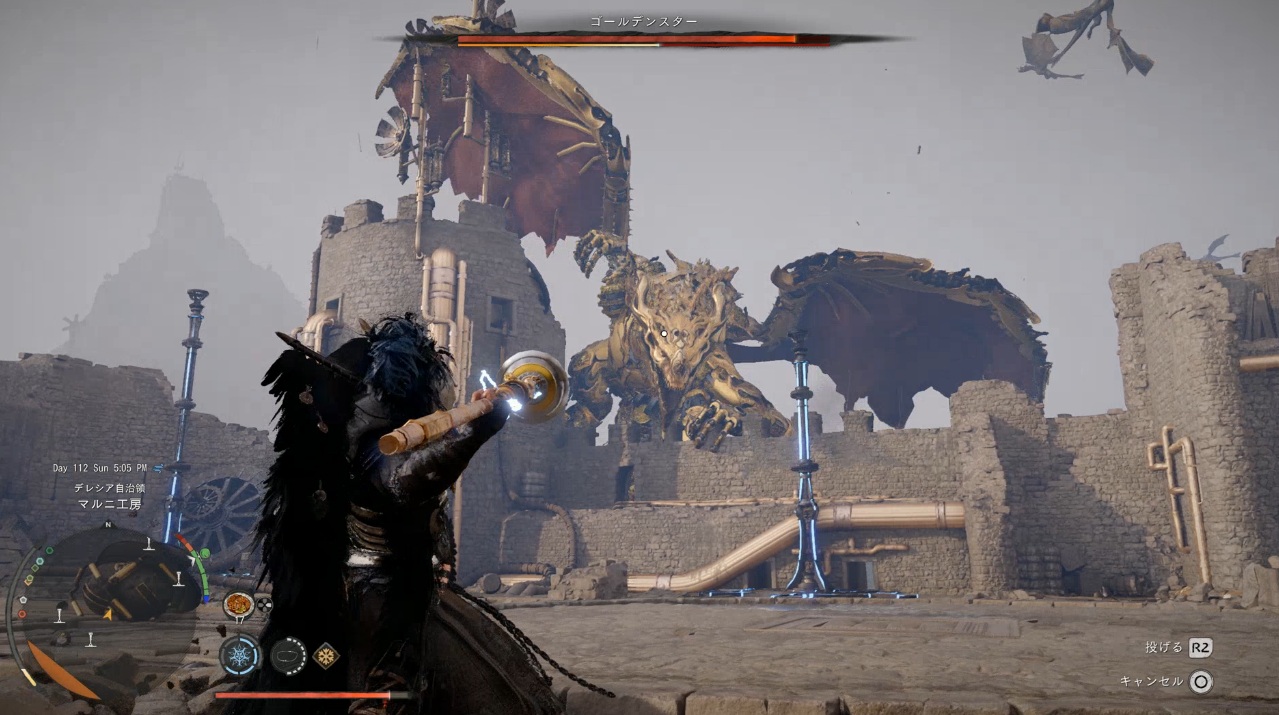The height and width of the screenshot is (715, 1279).
Task: Click the gold diamond snowflake icon
Action: point(325,655)
